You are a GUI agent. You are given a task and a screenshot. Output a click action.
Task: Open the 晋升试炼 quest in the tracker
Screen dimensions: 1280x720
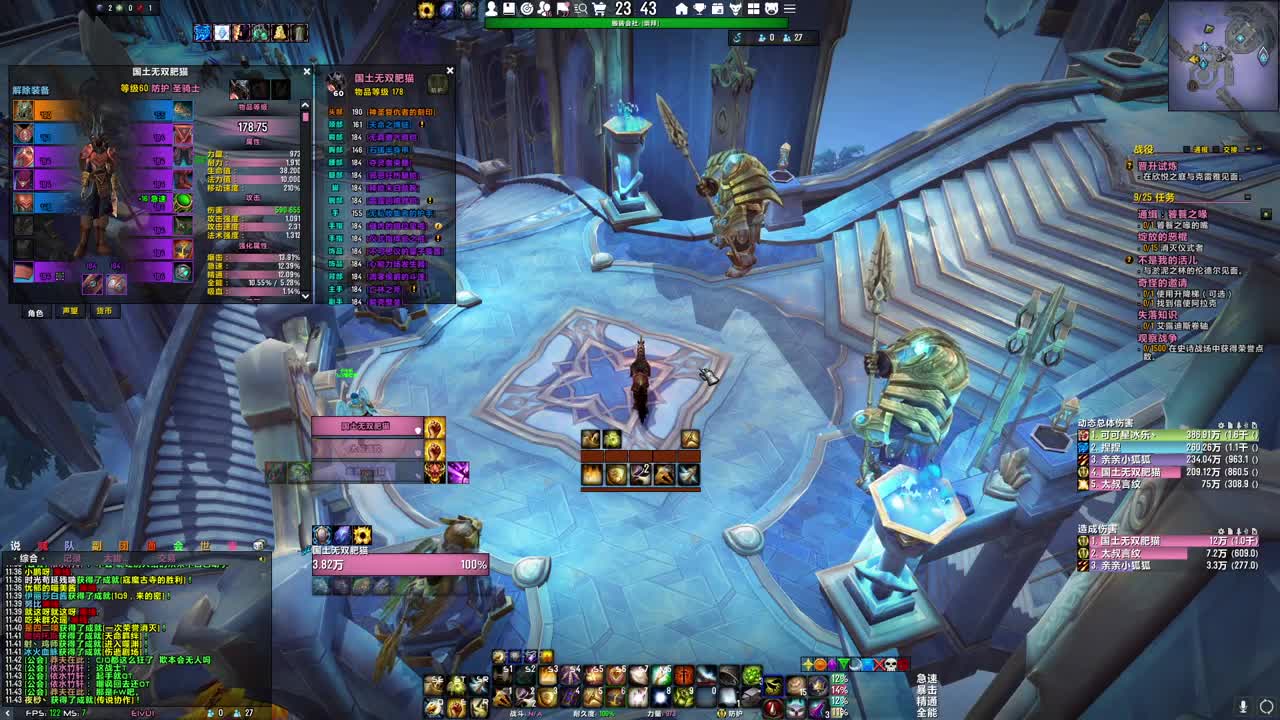[1157, 166]
